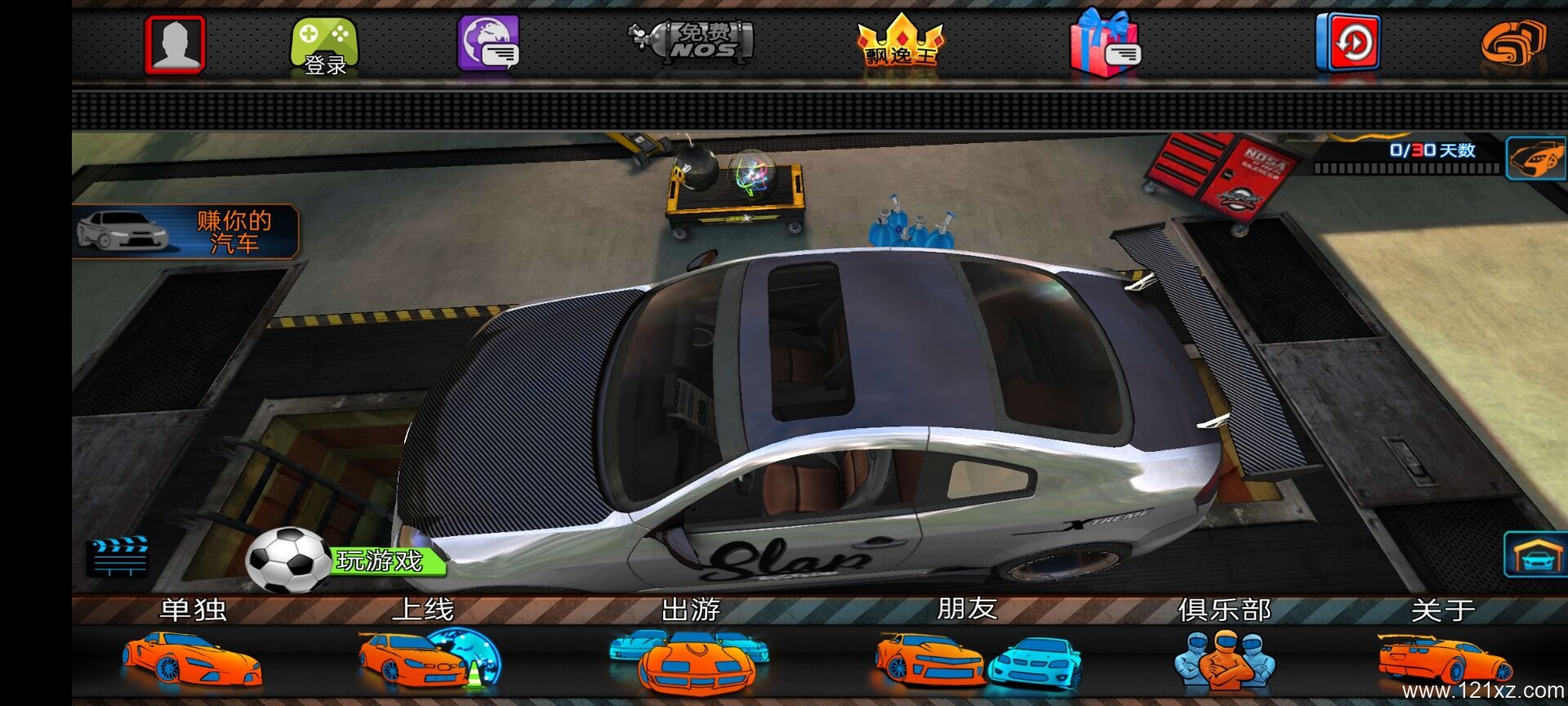Click the red restore clock icon
This screenshot has width=1568, height=706.
click(x=1348, y=42)
